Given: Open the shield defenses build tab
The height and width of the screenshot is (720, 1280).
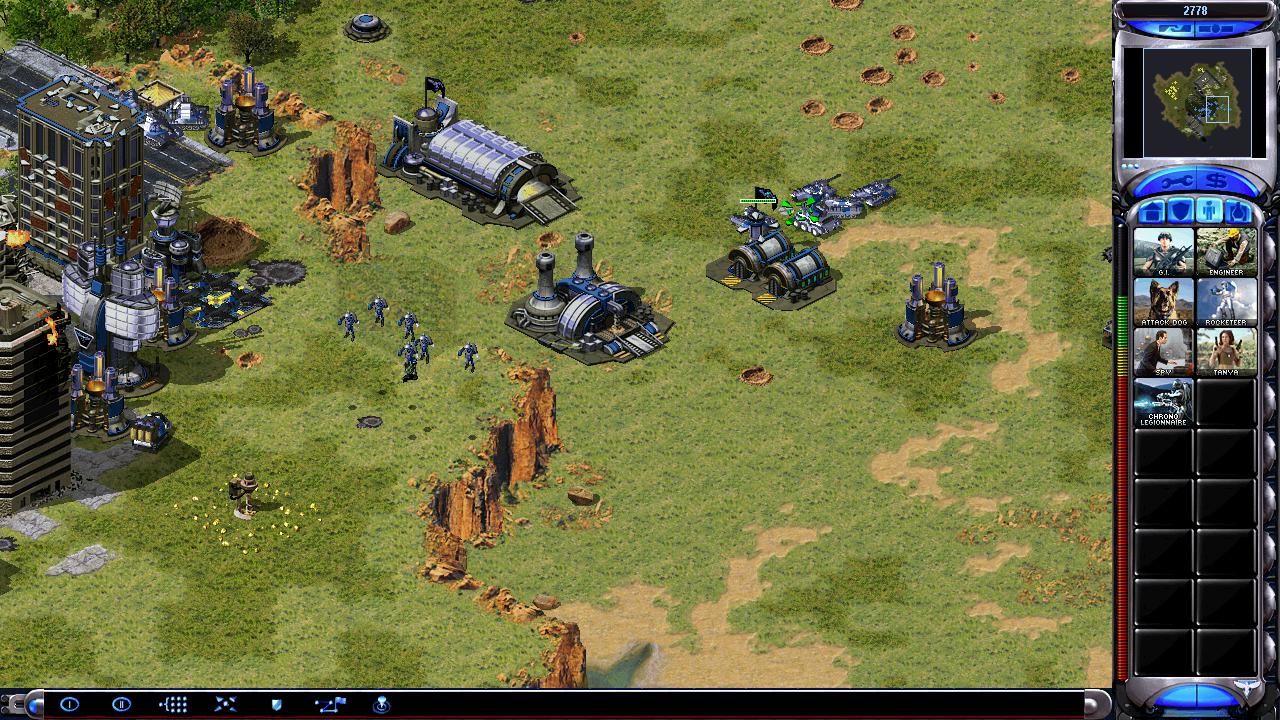Looking at the screenshot, I should click(1181, 211).
